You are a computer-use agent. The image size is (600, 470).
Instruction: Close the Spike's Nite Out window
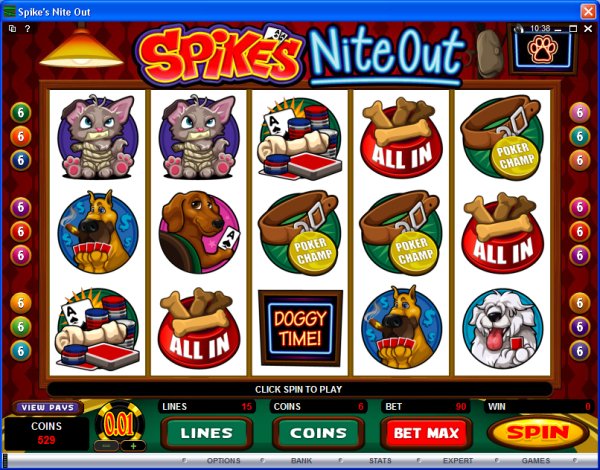coord(586,9)
